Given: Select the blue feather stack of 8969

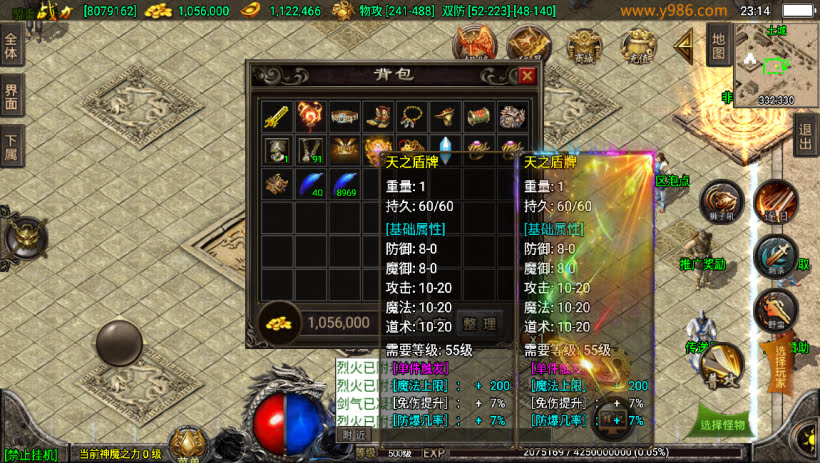Looking at the screenshot, I should [x=346, y=184].
